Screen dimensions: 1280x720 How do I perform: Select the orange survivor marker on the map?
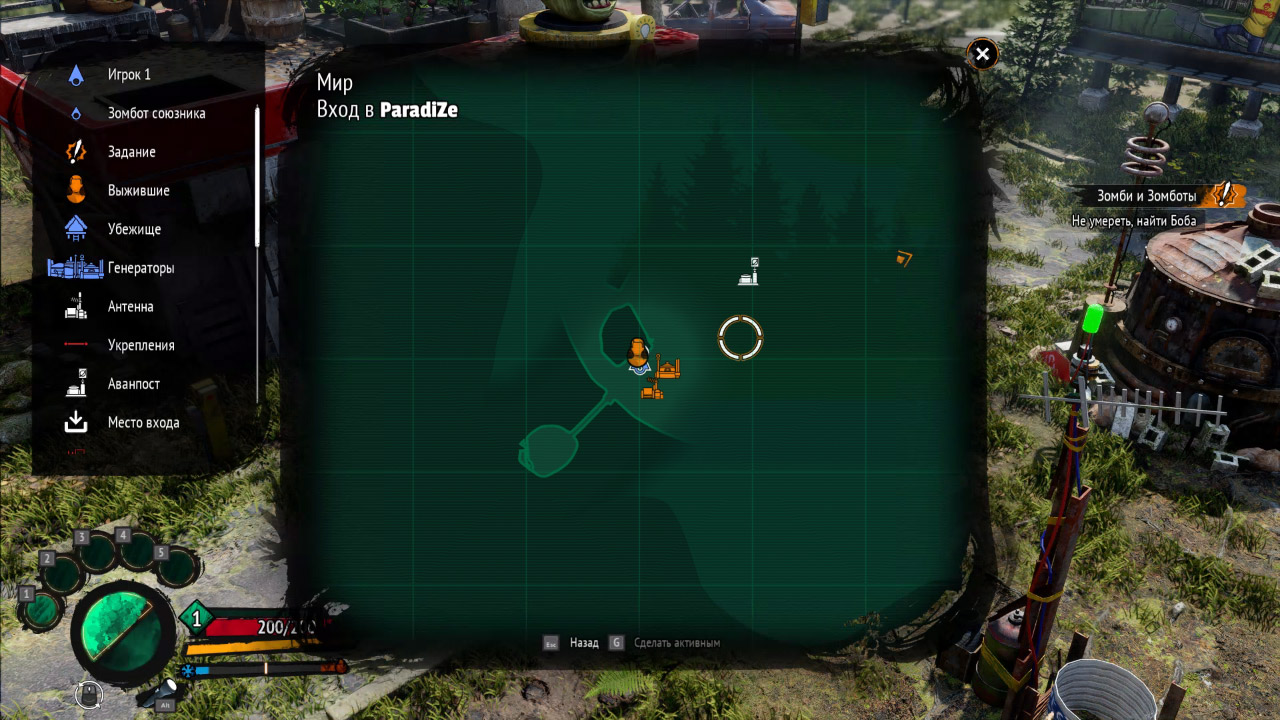click(637, 352)
